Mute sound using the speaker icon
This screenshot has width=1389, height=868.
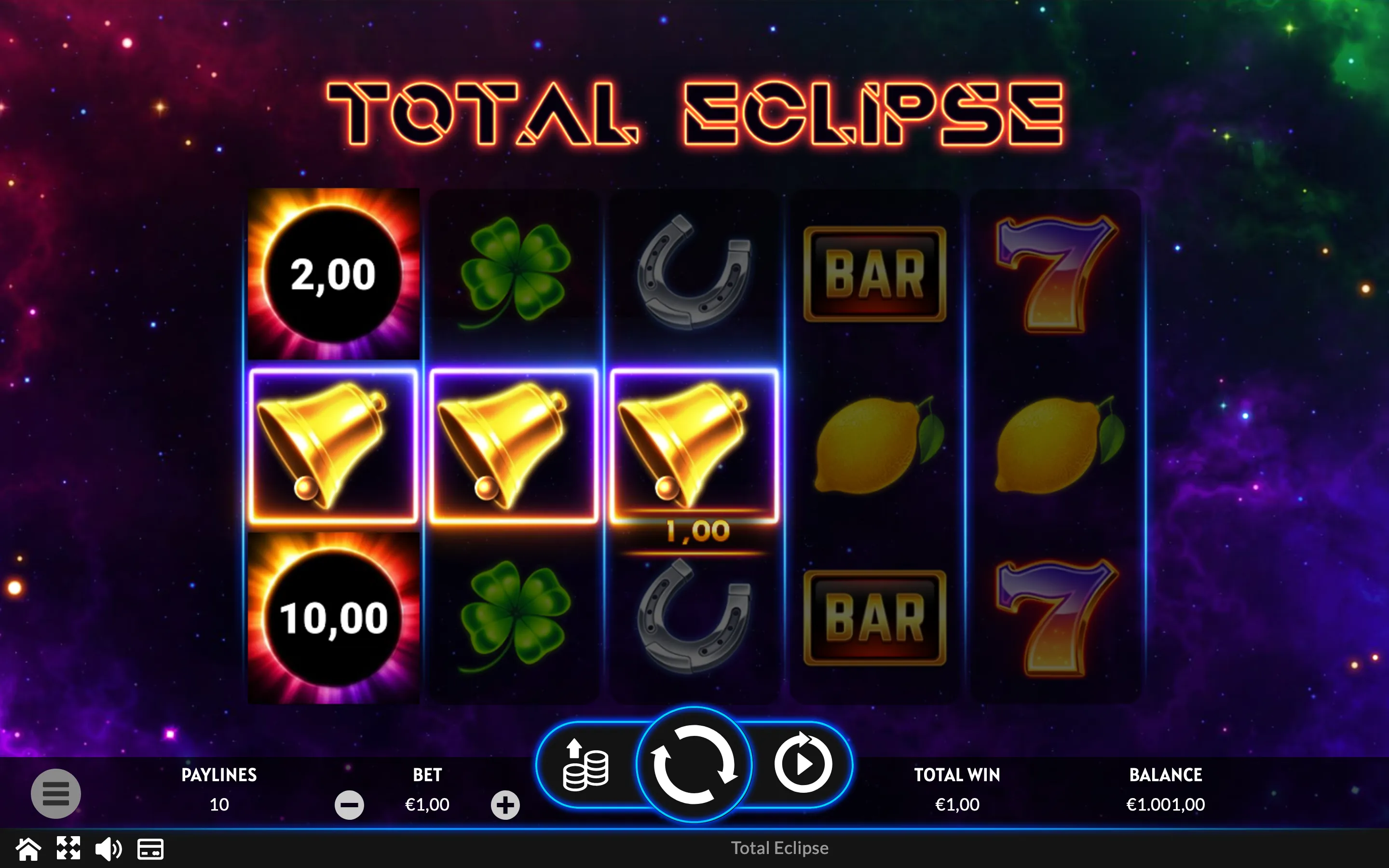tap(109, 849)
